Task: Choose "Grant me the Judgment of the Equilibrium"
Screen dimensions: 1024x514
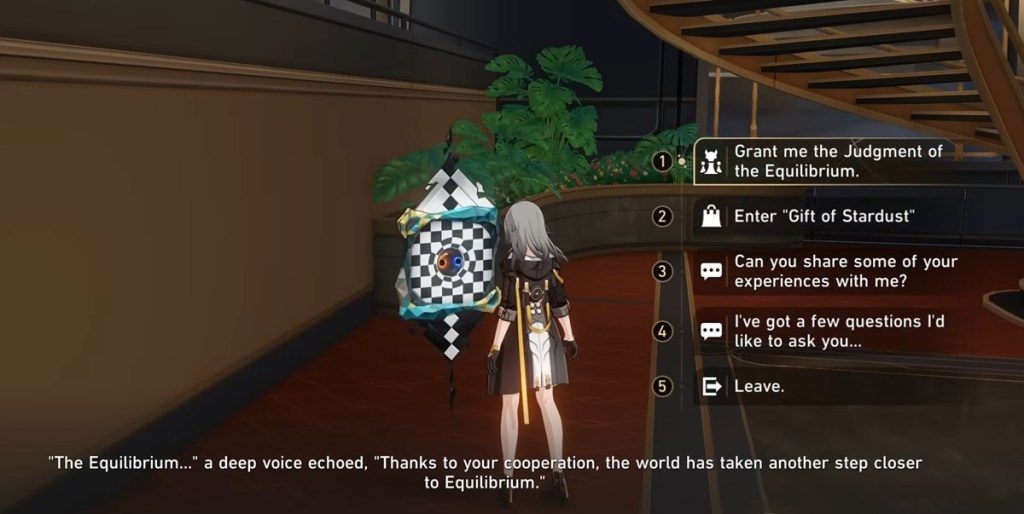Action: 838,161
